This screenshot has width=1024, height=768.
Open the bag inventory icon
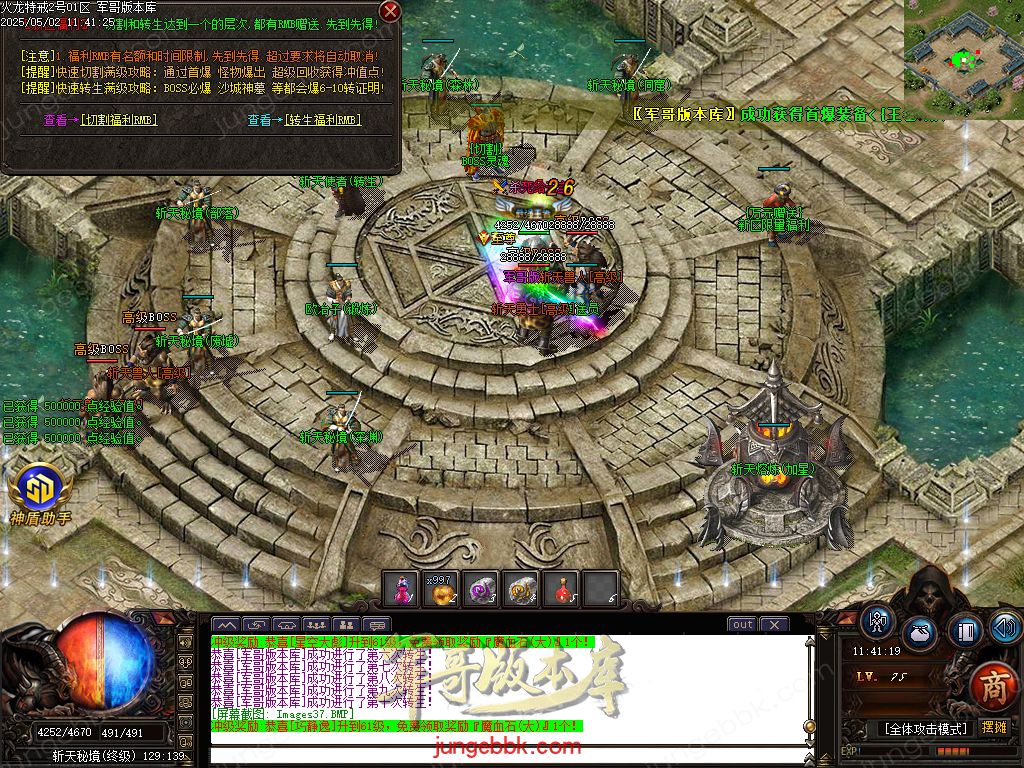pos(920,634)
